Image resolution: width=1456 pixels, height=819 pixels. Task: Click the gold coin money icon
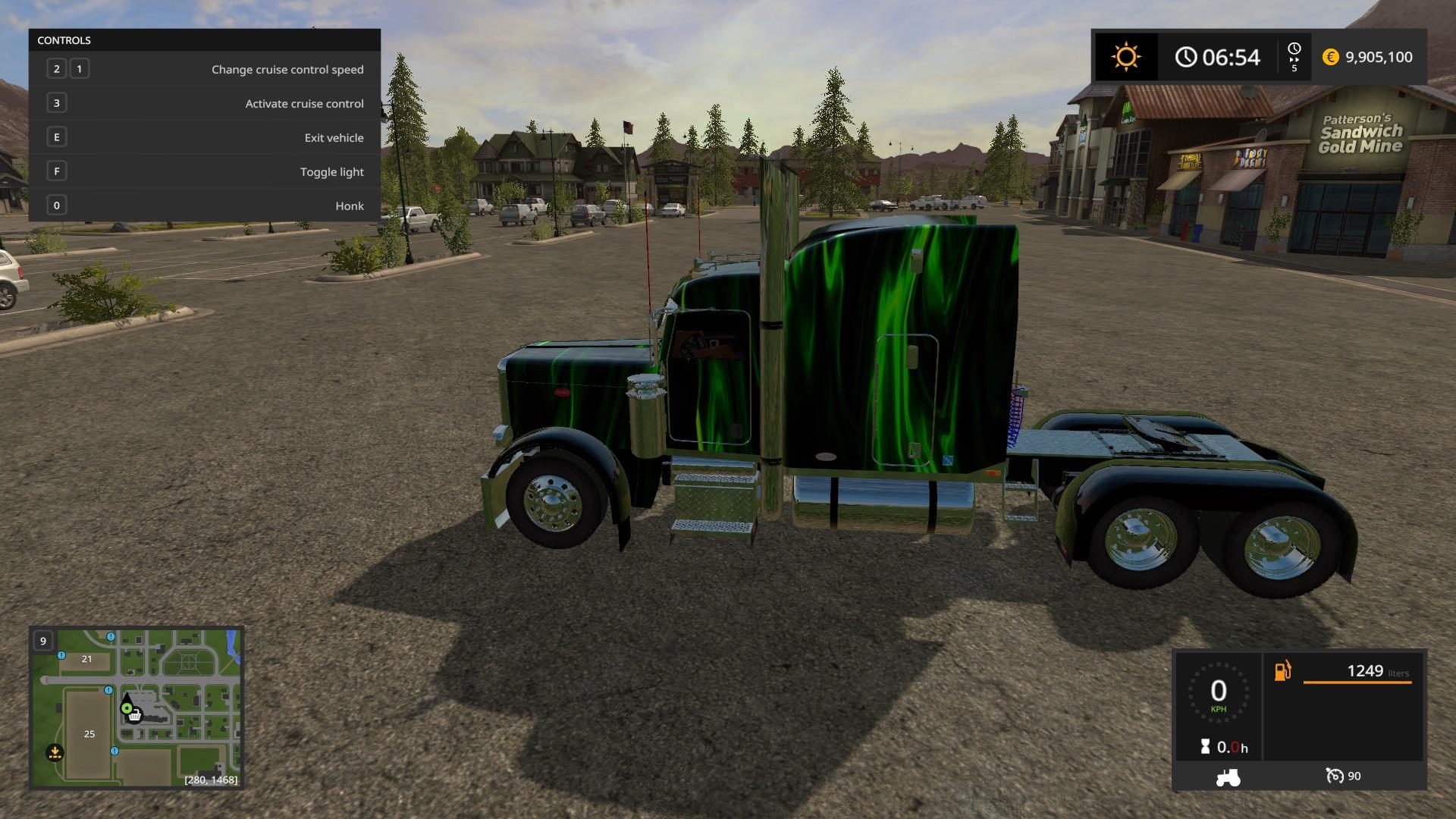[x=1330, y=57]
